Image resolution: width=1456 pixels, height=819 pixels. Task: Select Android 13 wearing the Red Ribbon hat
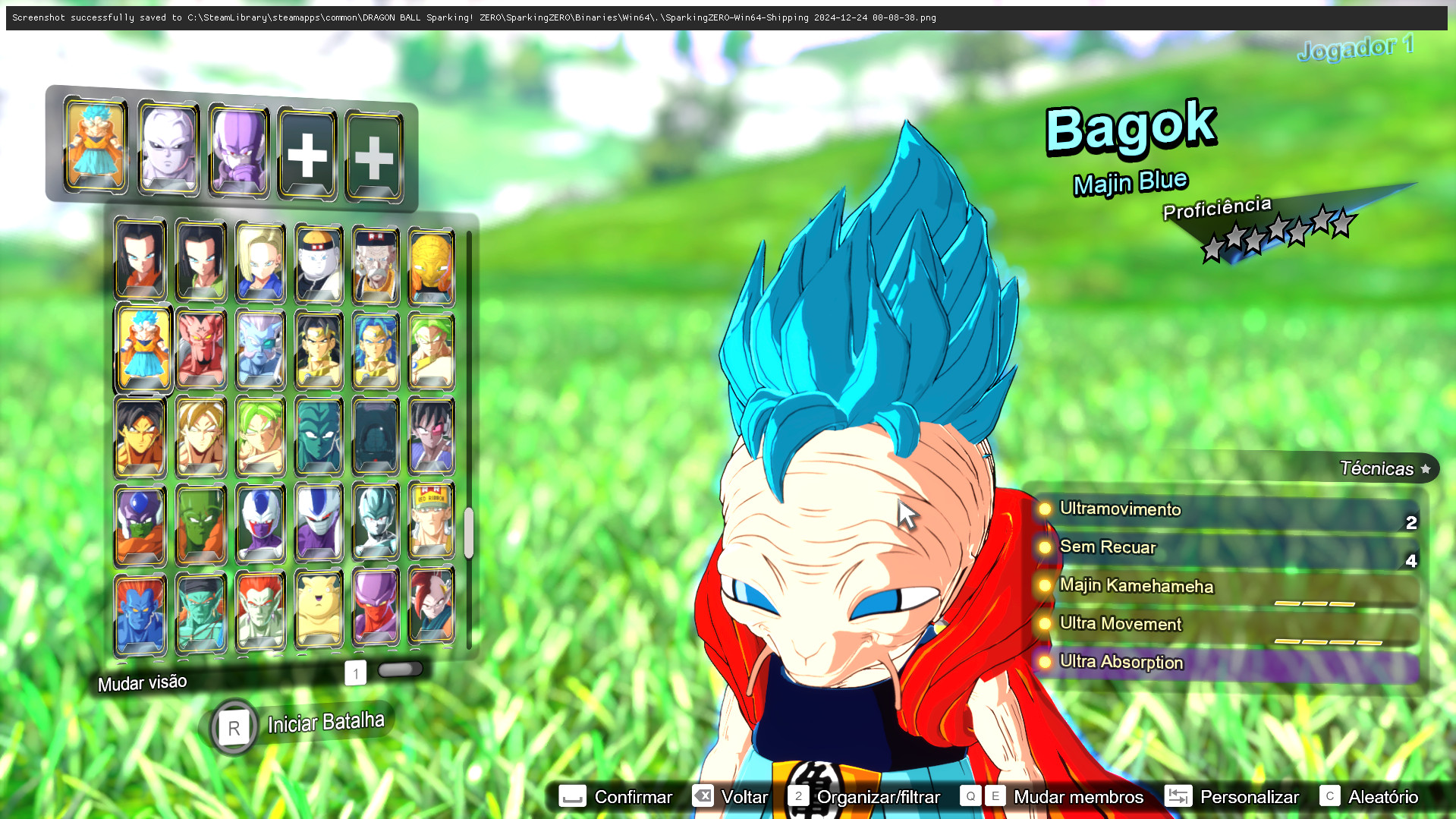tap(431, 524)
